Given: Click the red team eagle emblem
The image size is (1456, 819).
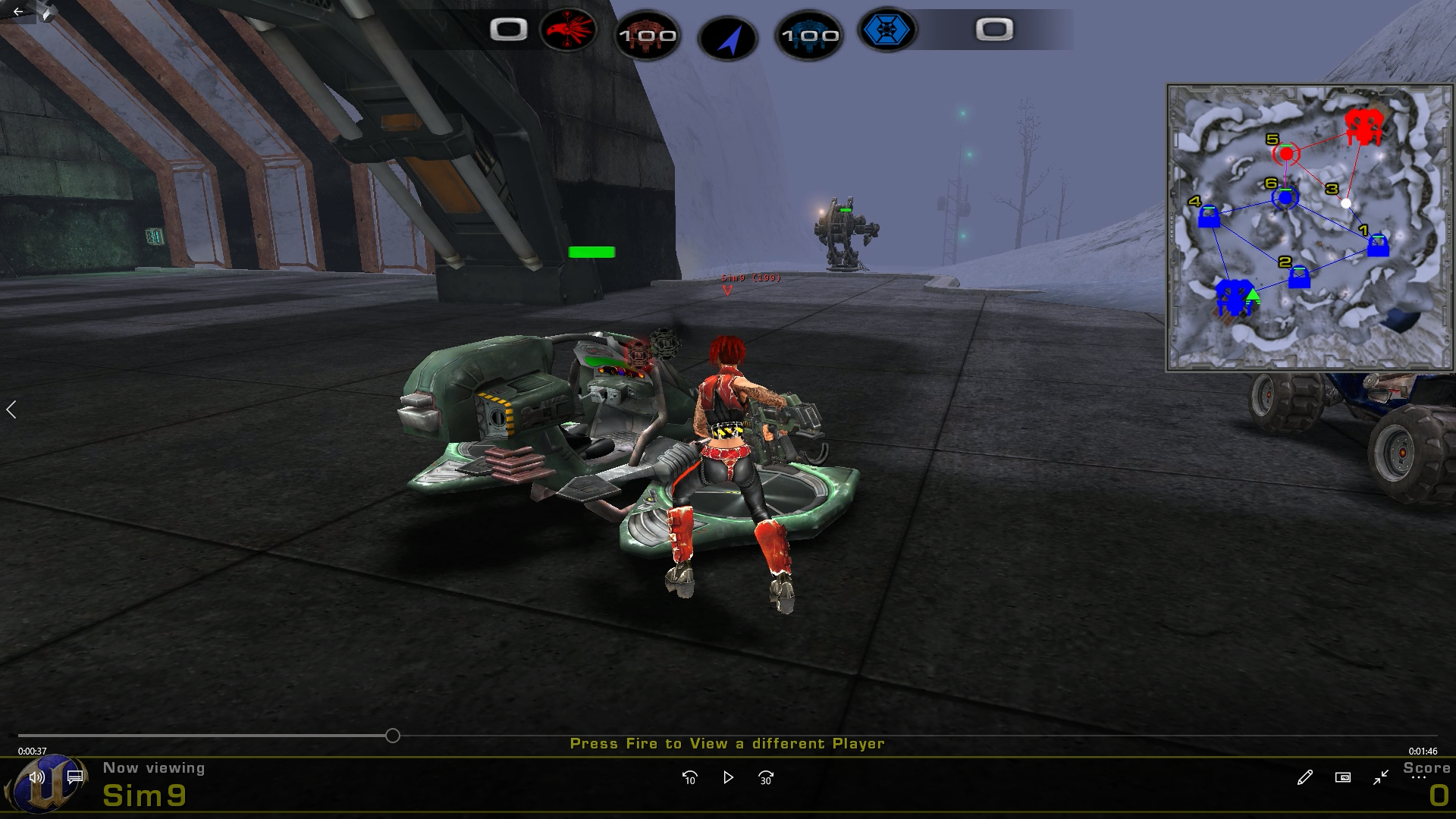Looking at the screenshot, I should (x=568, y=30).
